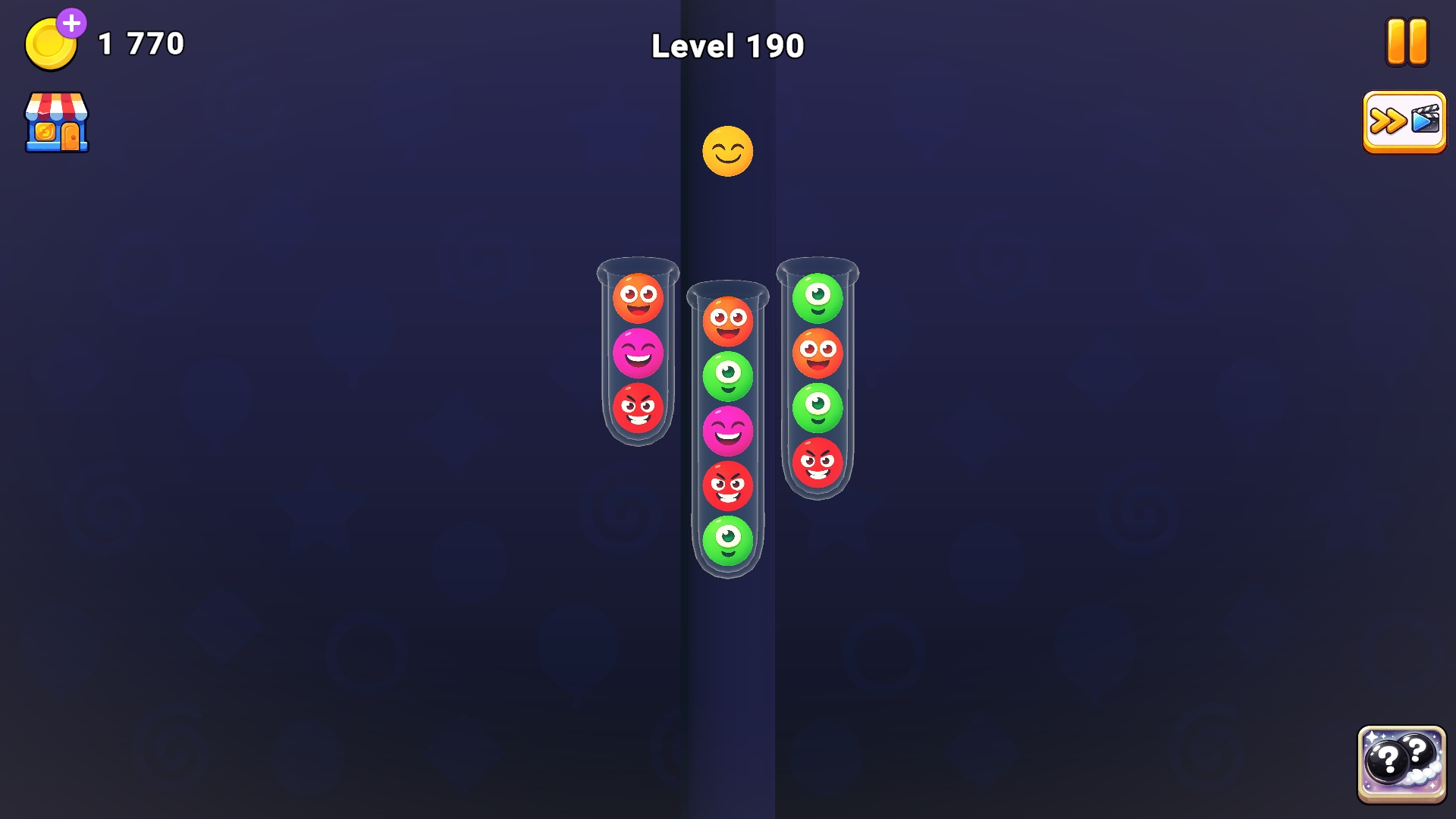The width and height of the screenshot is (1456, 819).
Task: Open the in-game shop storefront
Action: [x=57, y=121]
